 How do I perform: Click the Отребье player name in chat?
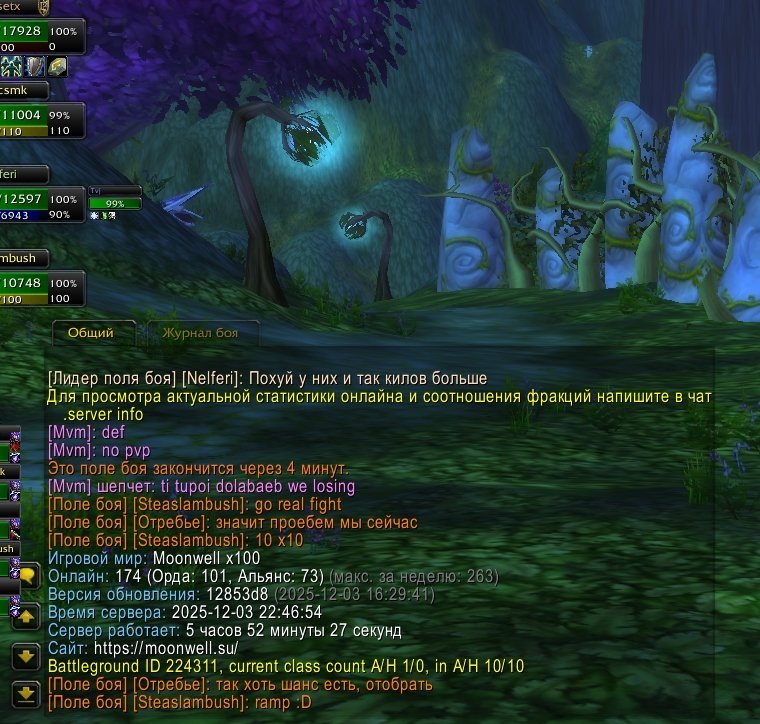tap(170, 523)
